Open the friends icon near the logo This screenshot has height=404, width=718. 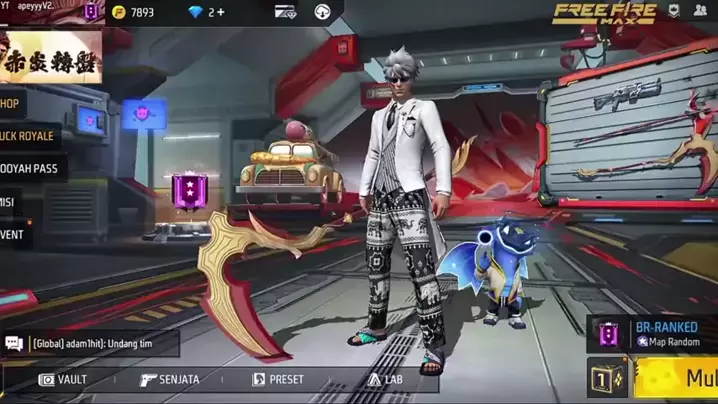(700, 11)
